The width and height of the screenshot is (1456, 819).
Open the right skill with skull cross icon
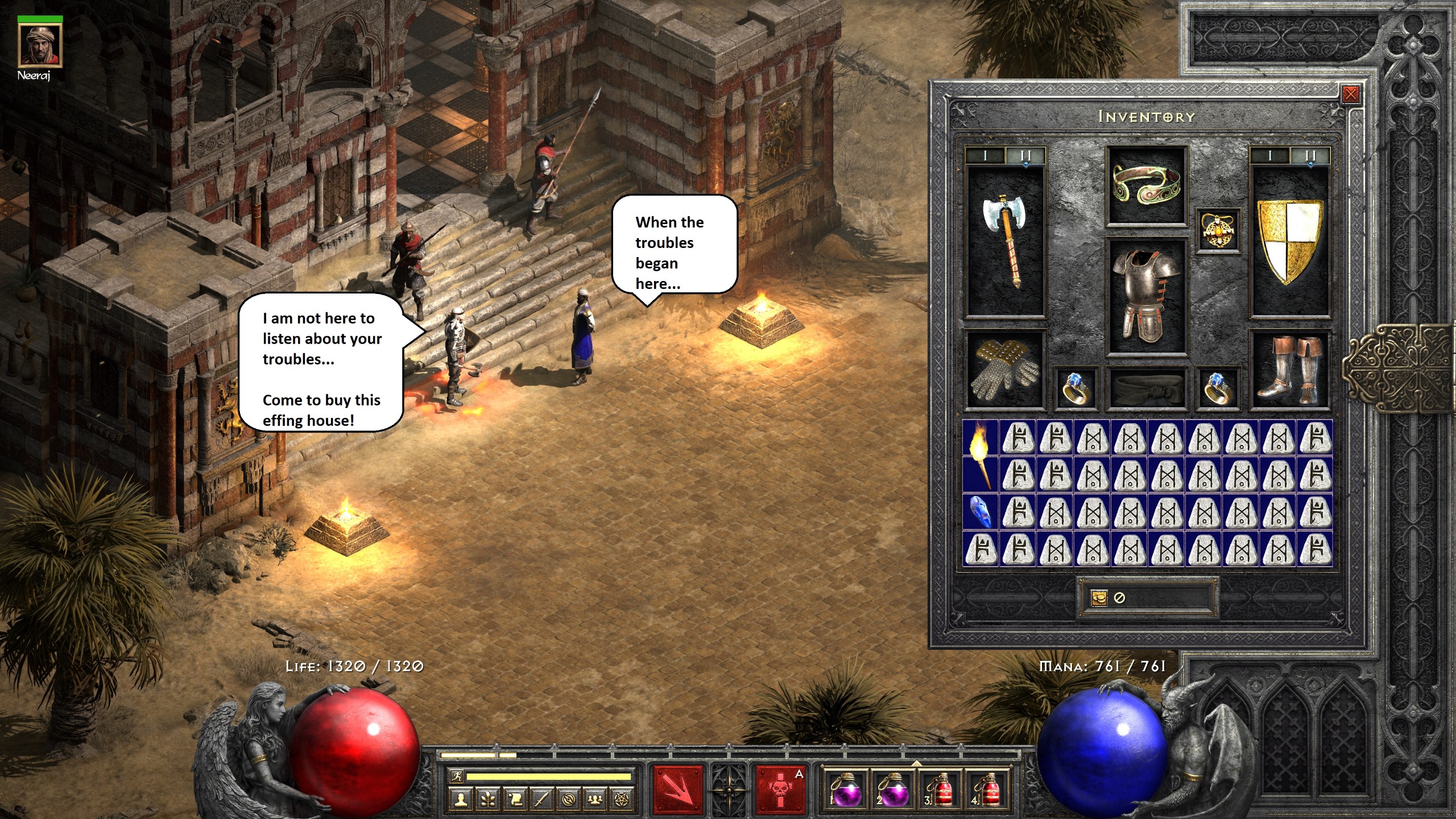tap(781, 789)
